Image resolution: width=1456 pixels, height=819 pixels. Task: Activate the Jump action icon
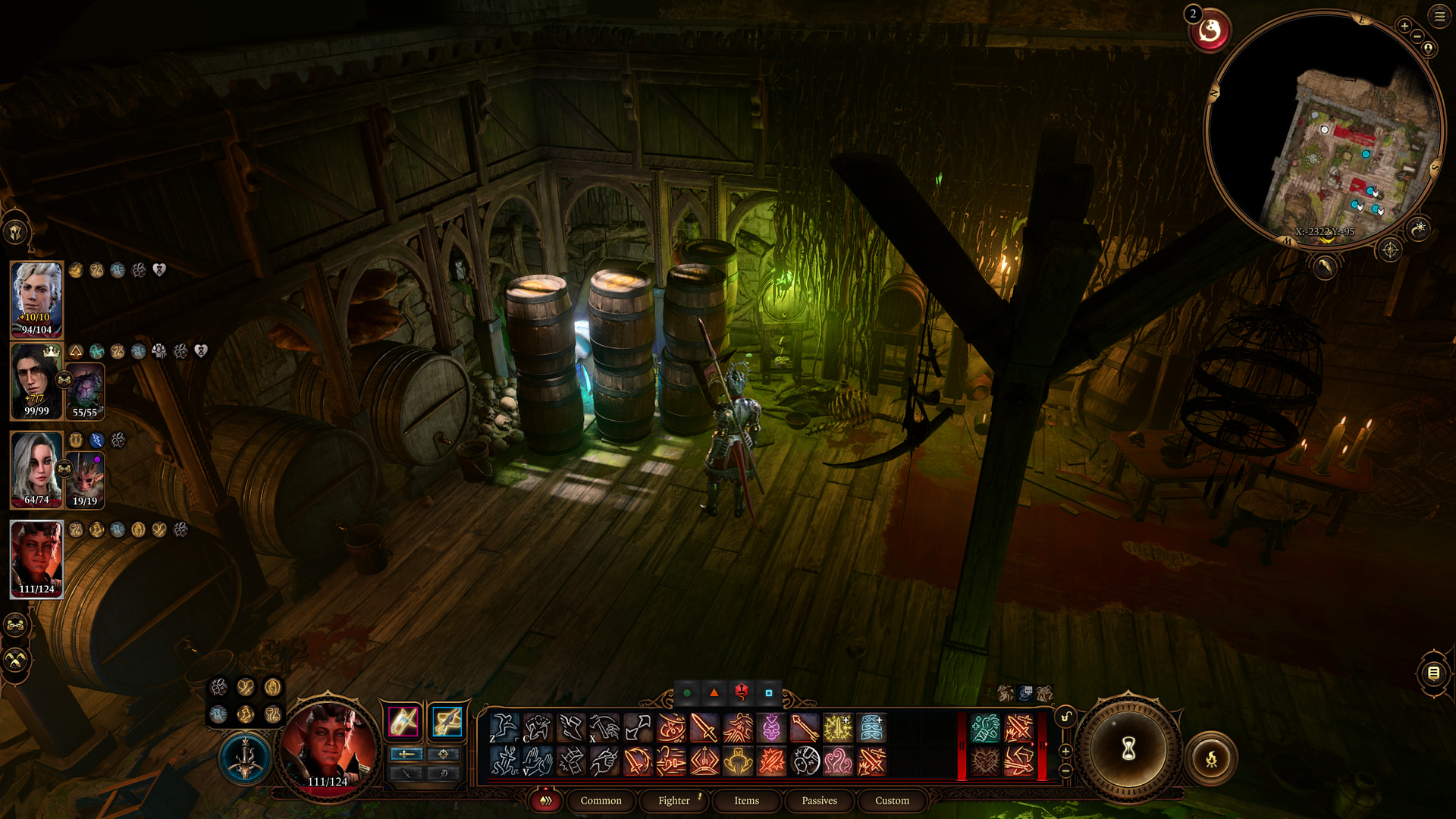504,728
